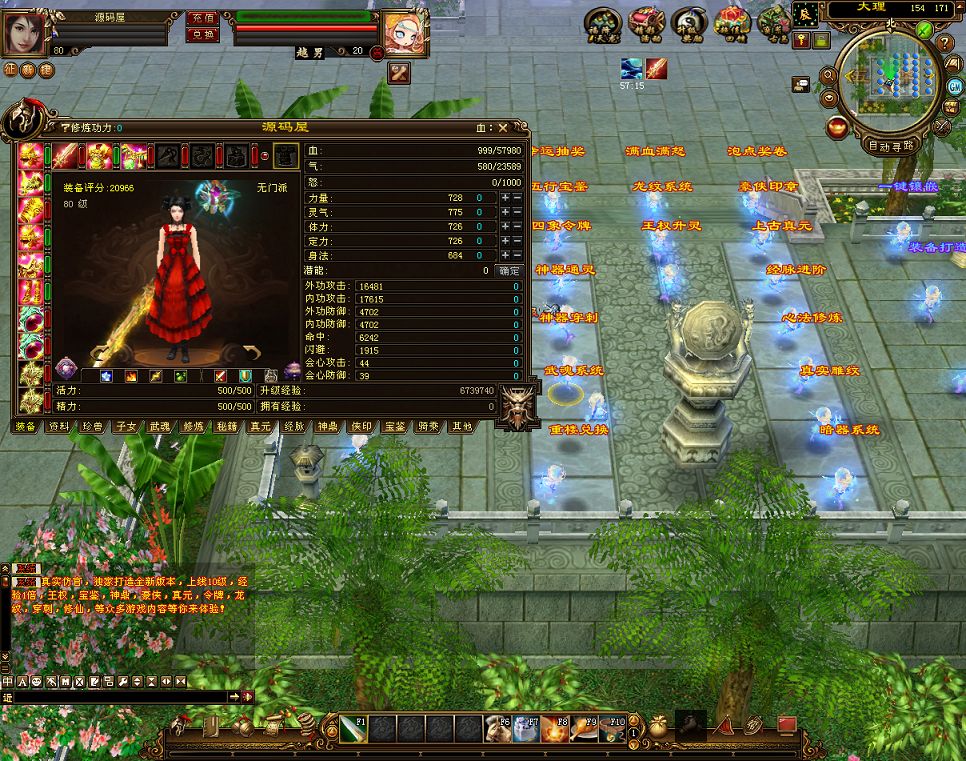Switch to the 骑乘 tab
Image resolution: width=966 pixels, height=761 pixels.
(428, 426)
